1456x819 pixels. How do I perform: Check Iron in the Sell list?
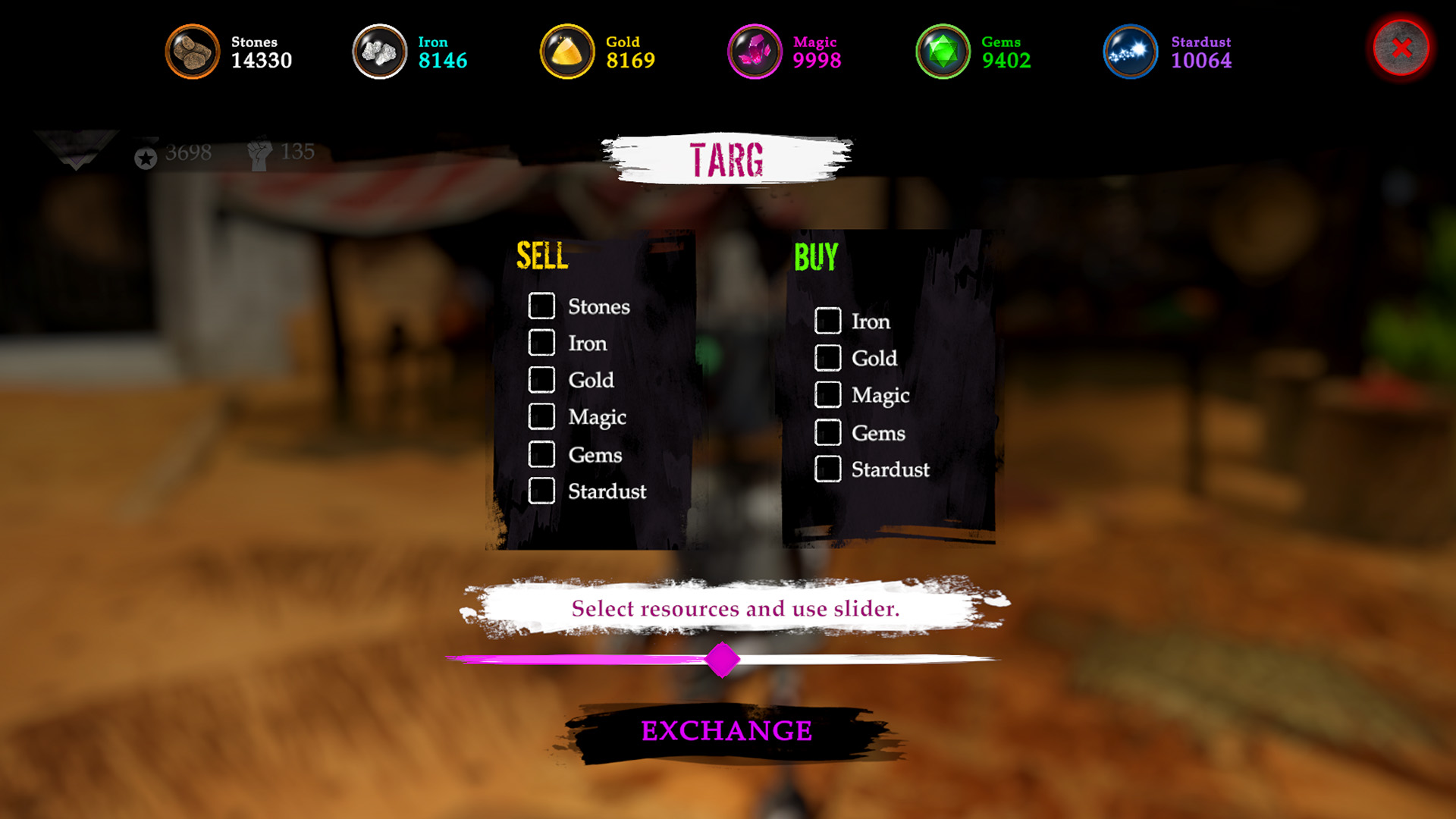[541, 343]
